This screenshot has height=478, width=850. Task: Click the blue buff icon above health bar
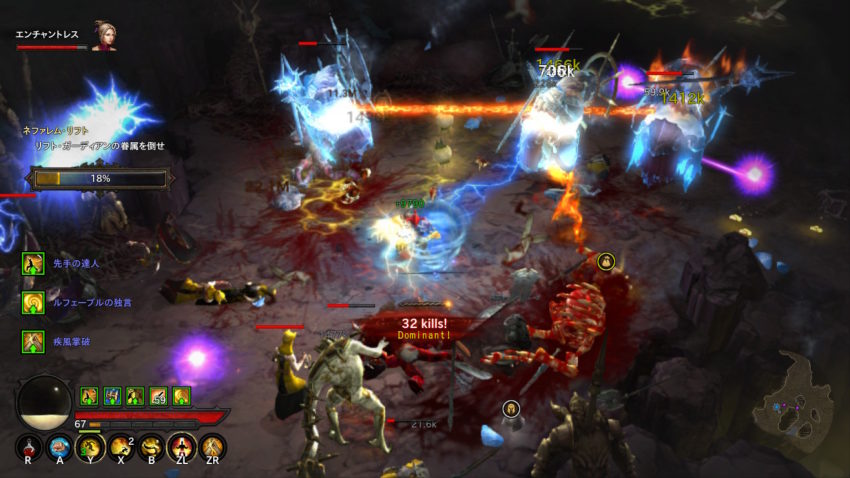coord(112,396)
